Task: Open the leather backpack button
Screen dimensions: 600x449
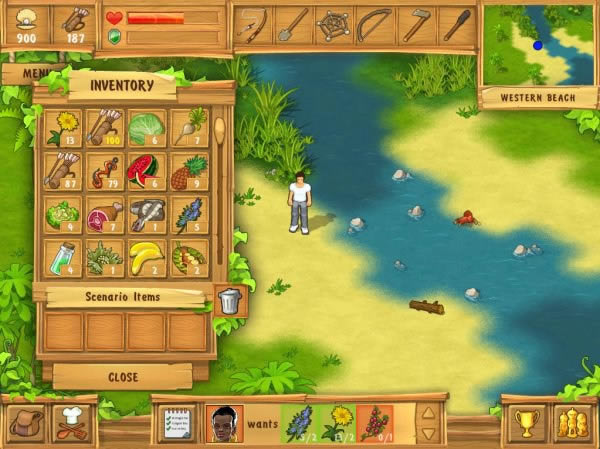Action: click(24, 422)
